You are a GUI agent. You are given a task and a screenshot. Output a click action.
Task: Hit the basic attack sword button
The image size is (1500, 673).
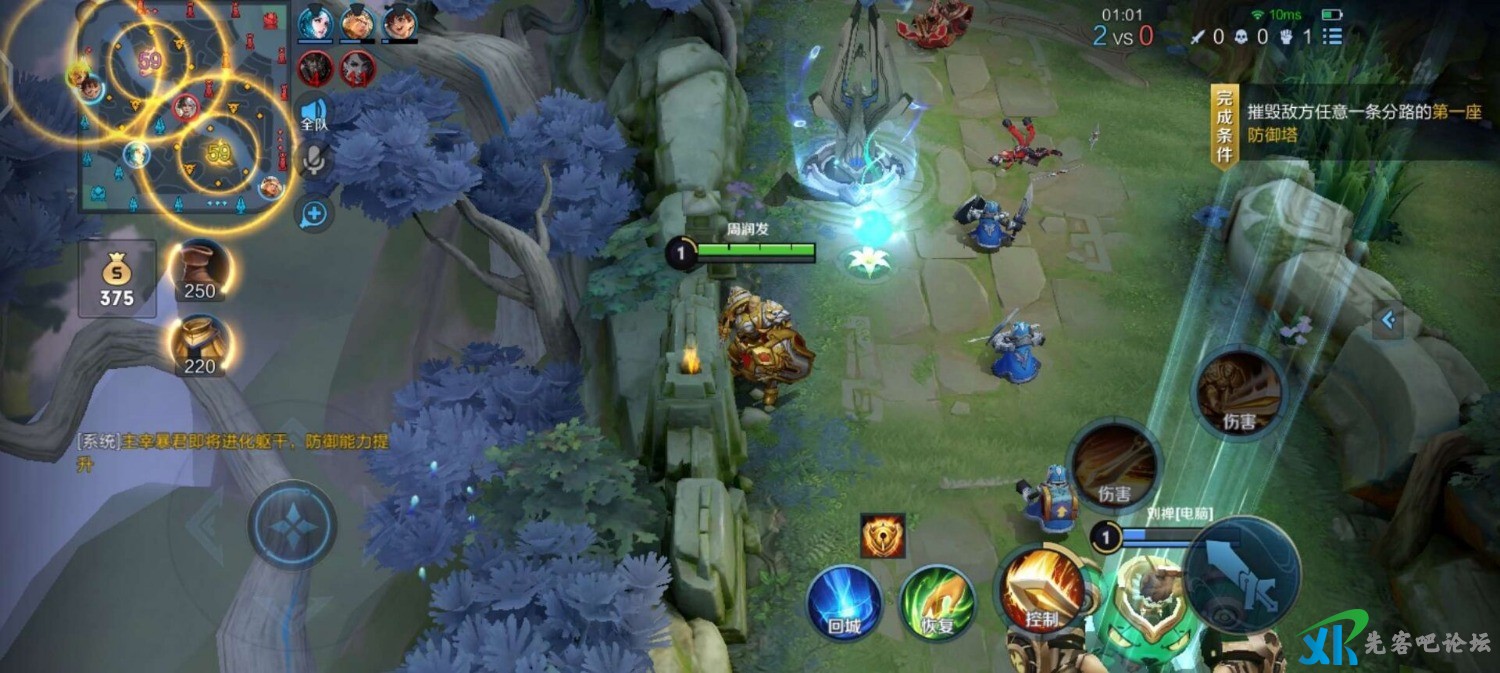coord(1242,575)
